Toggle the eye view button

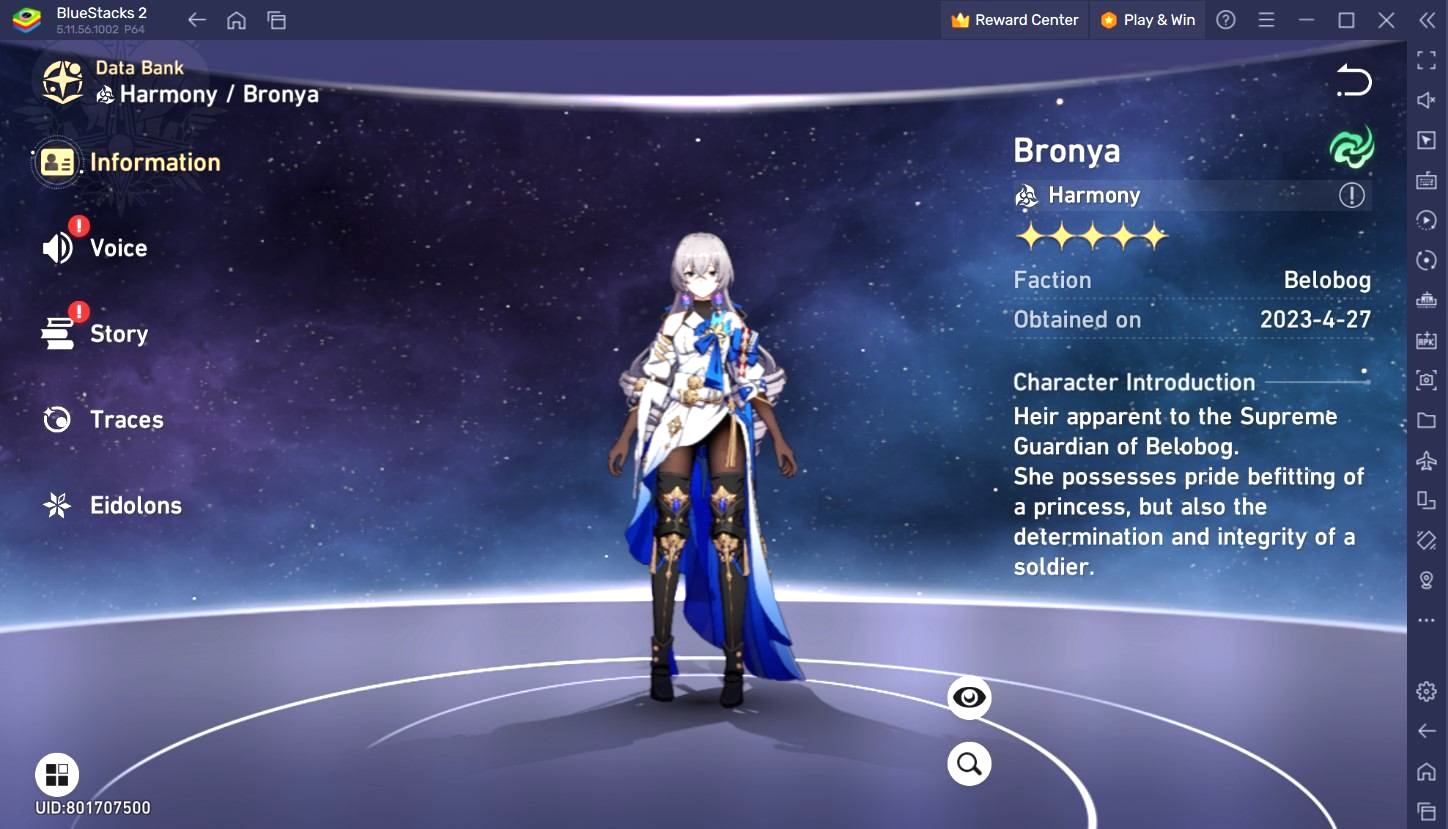tap(969, 698)
